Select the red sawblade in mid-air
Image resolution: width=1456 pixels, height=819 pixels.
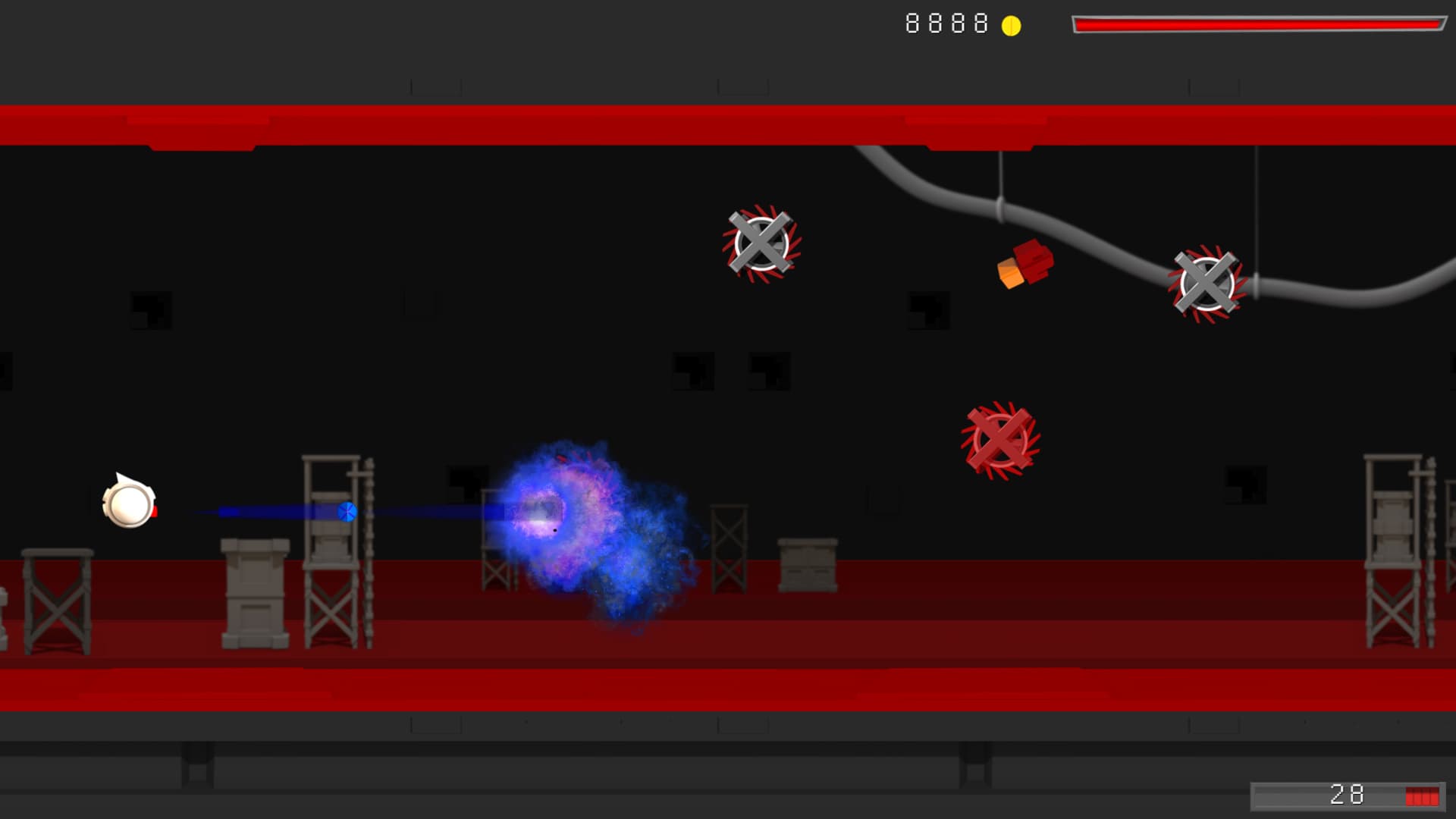[1001, 438]
